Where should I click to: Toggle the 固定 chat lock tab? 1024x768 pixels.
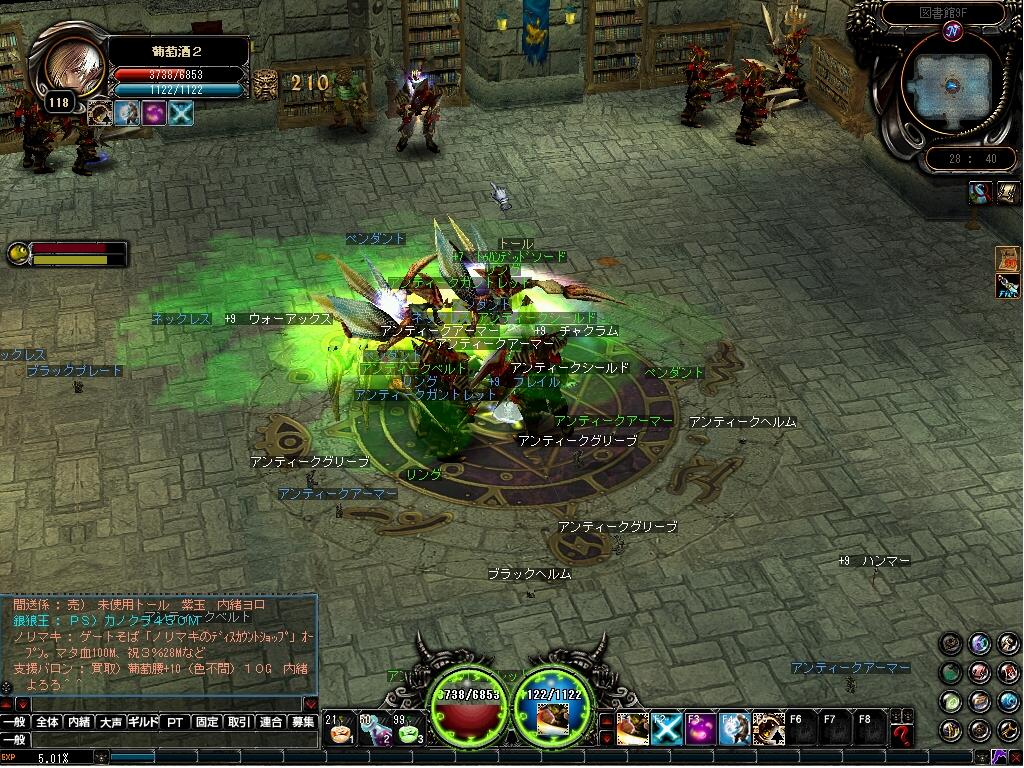point(207,722)
